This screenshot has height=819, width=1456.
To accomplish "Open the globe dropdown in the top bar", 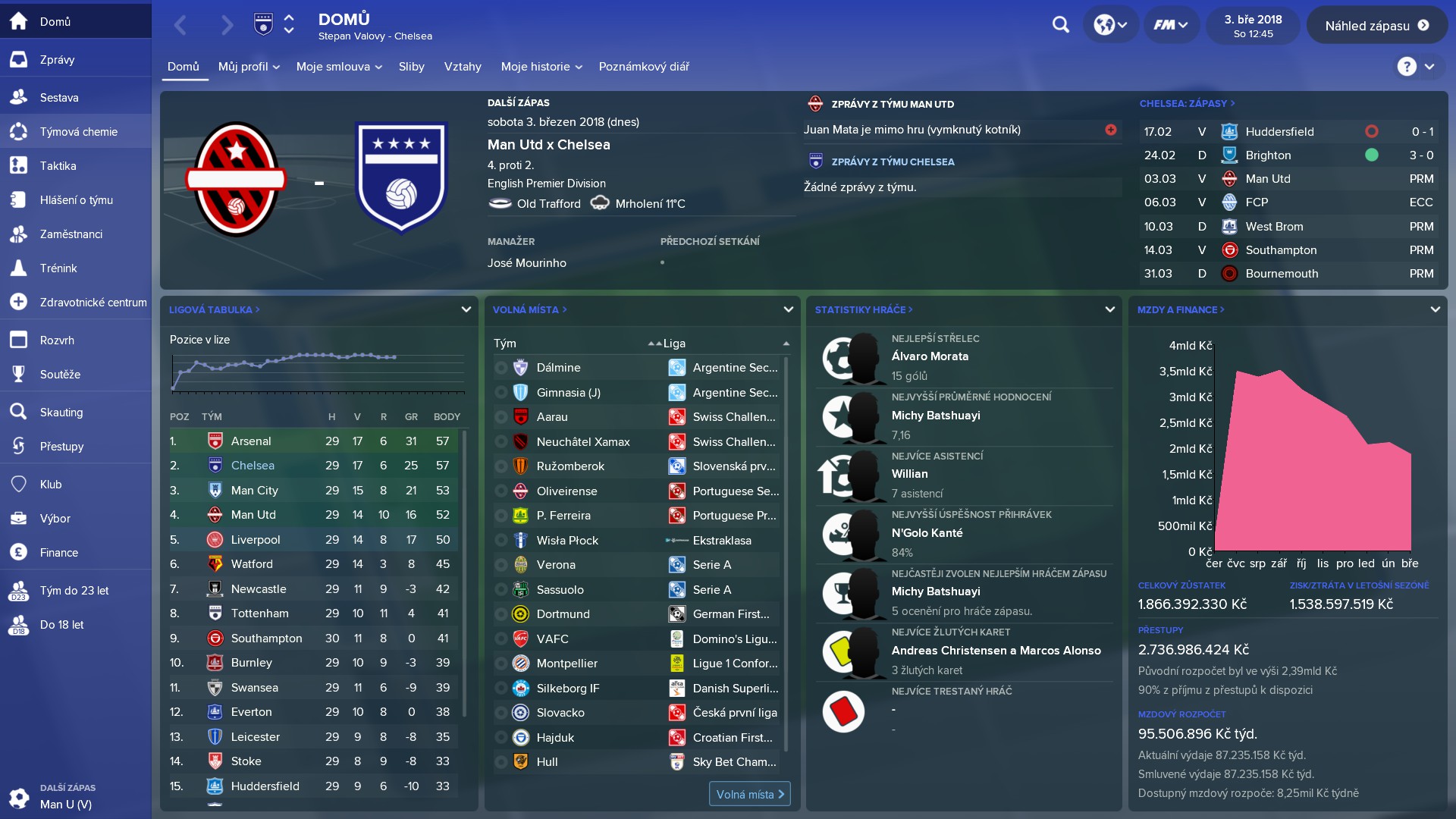I will (x=1109, y=24).
